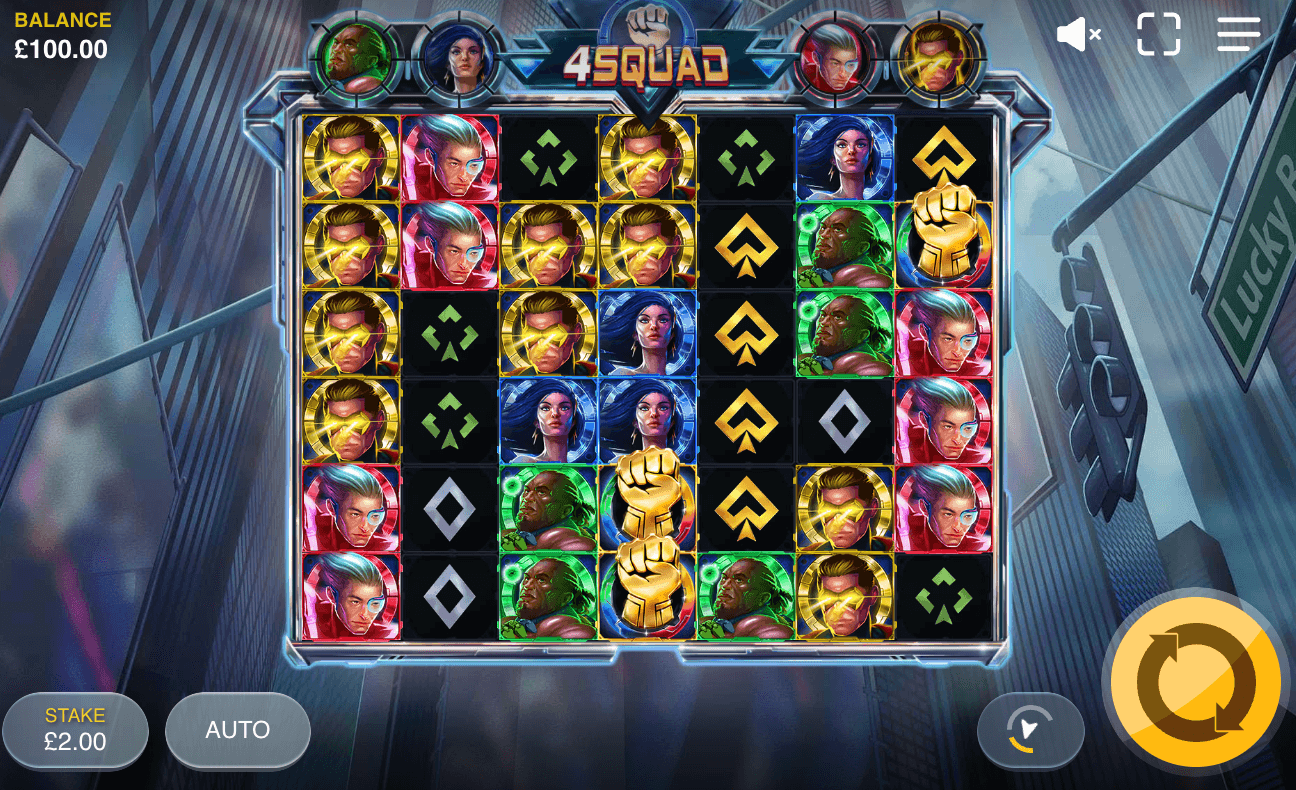Start autoplay with the AUTO button
This screenshot has height=790, width=1296.
(237, 731)
